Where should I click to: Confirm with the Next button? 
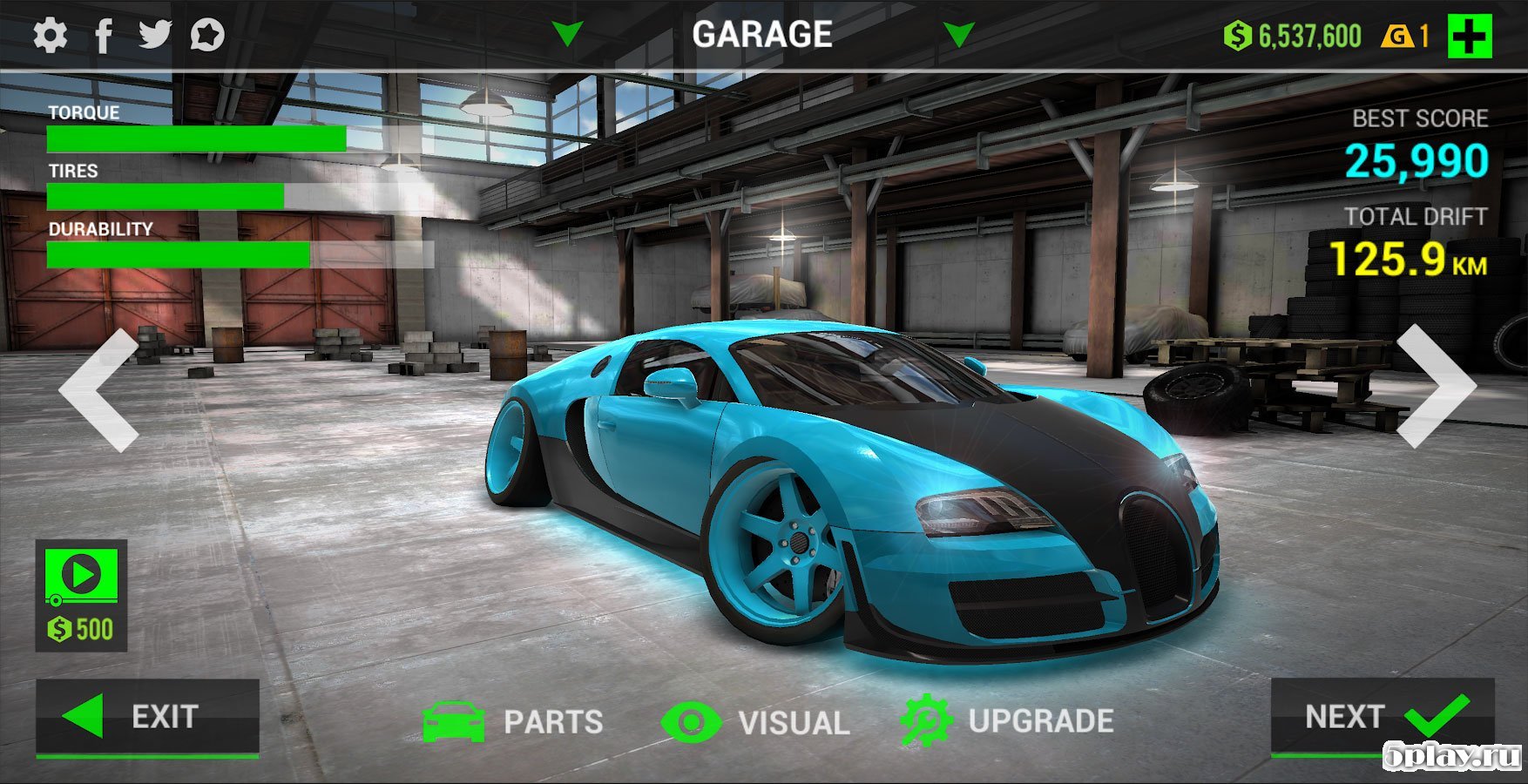click(x=1382, y=717)
